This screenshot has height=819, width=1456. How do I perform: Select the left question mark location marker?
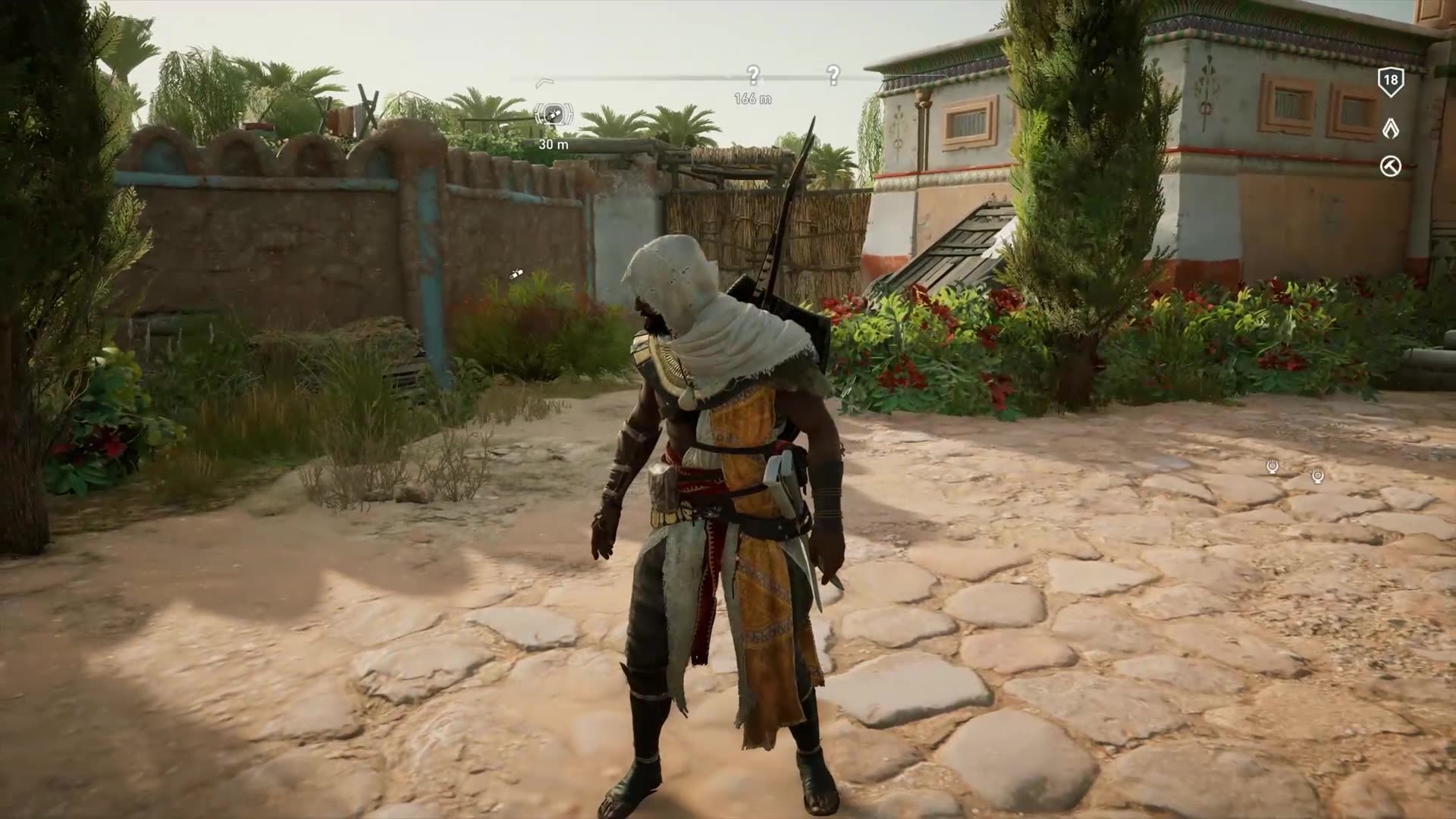[752, 74]
